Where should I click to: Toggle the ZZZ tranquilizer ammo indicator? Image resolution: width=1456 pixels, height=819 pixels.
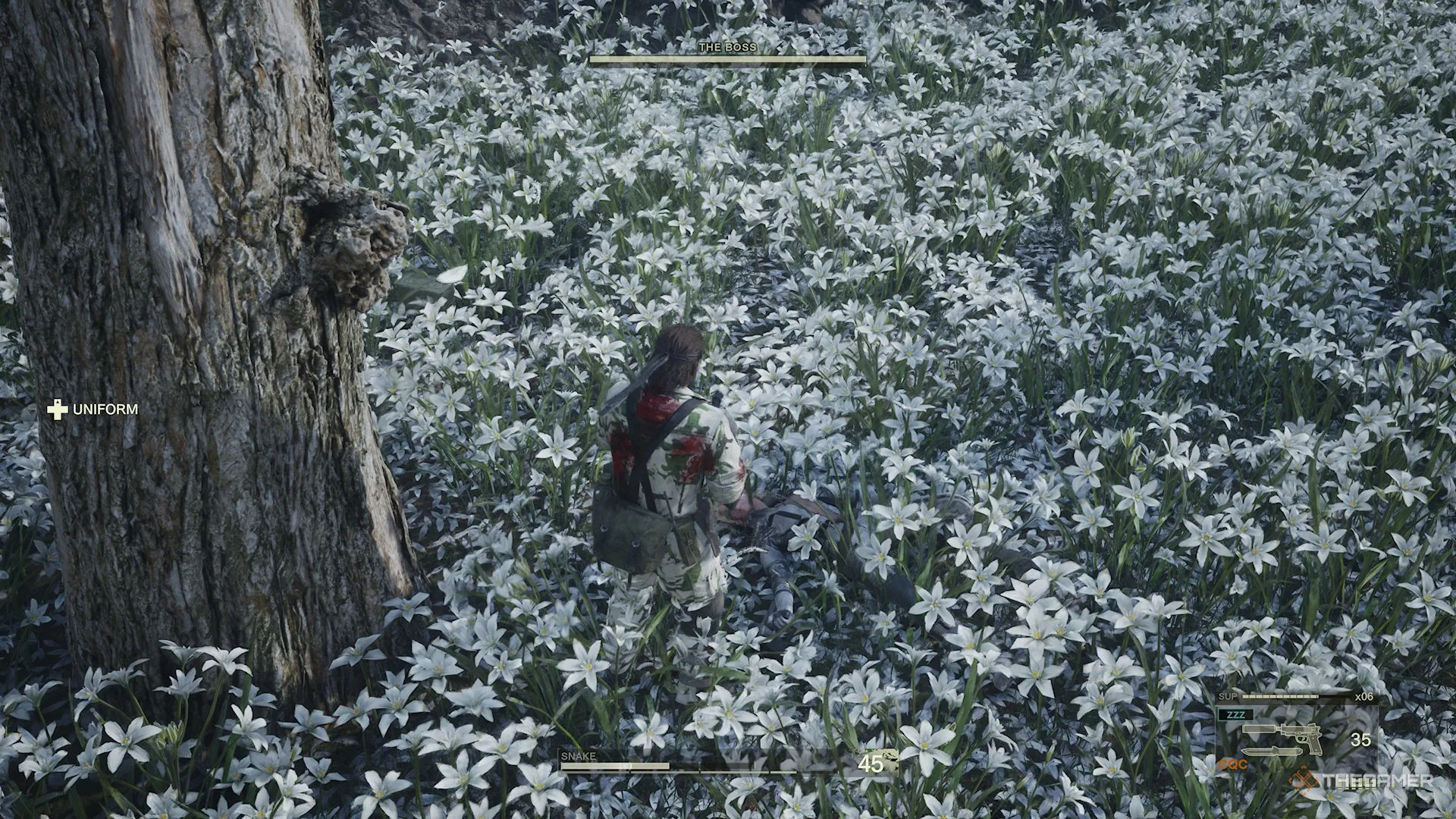[1237, 714]
